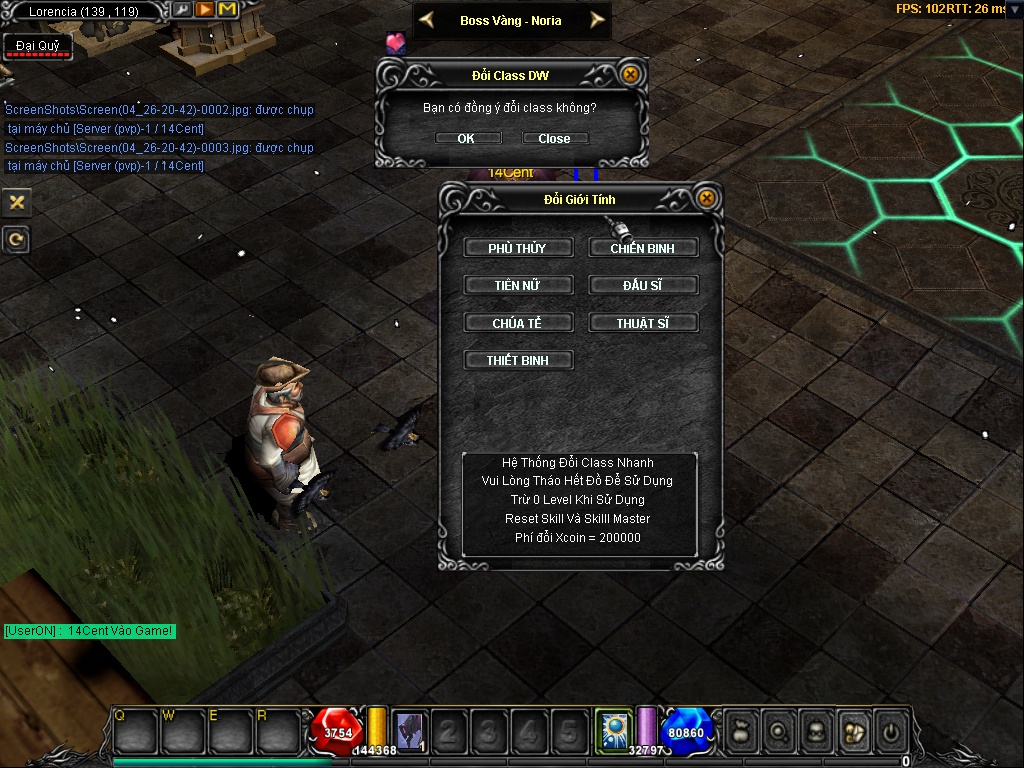Pick the CHÚA TỂ class
Viewport: 1024px width, 768px height.
pyautogui.click(x=519, y=323)
